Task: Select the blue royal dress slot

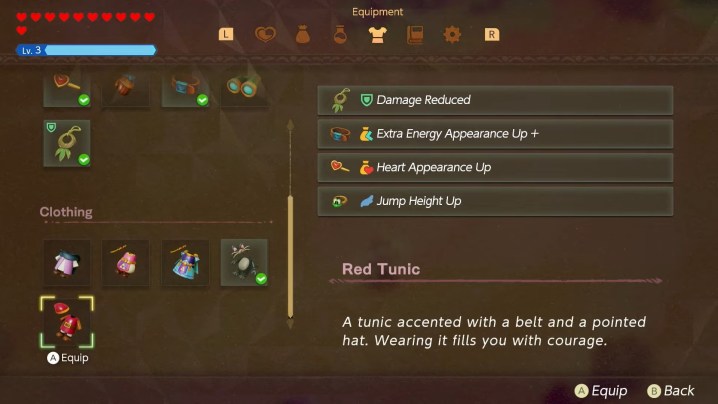Action: pos(185,263)
